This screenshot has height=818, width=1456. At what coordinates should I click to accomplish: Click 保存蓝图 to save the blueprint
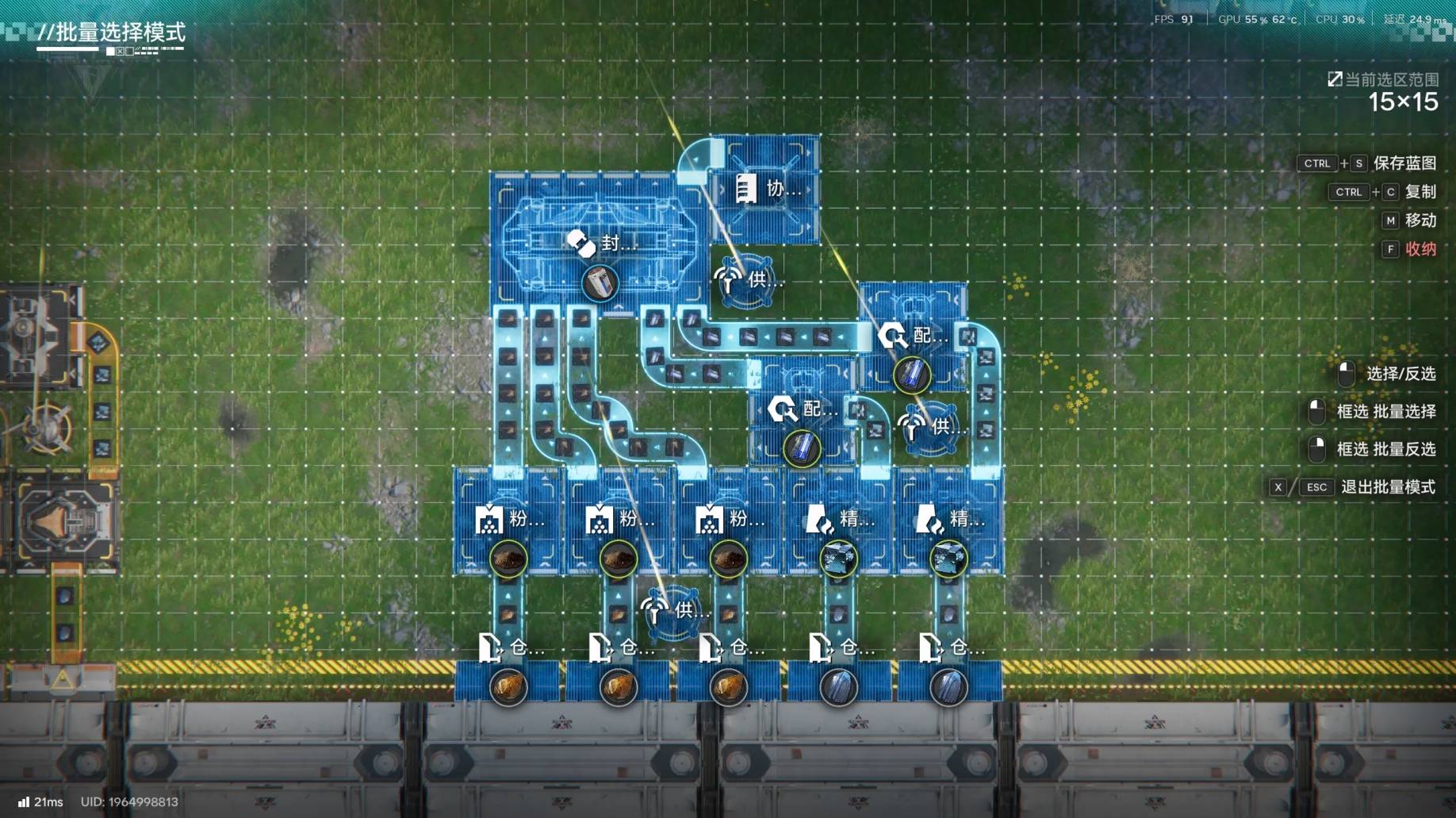1404,163
